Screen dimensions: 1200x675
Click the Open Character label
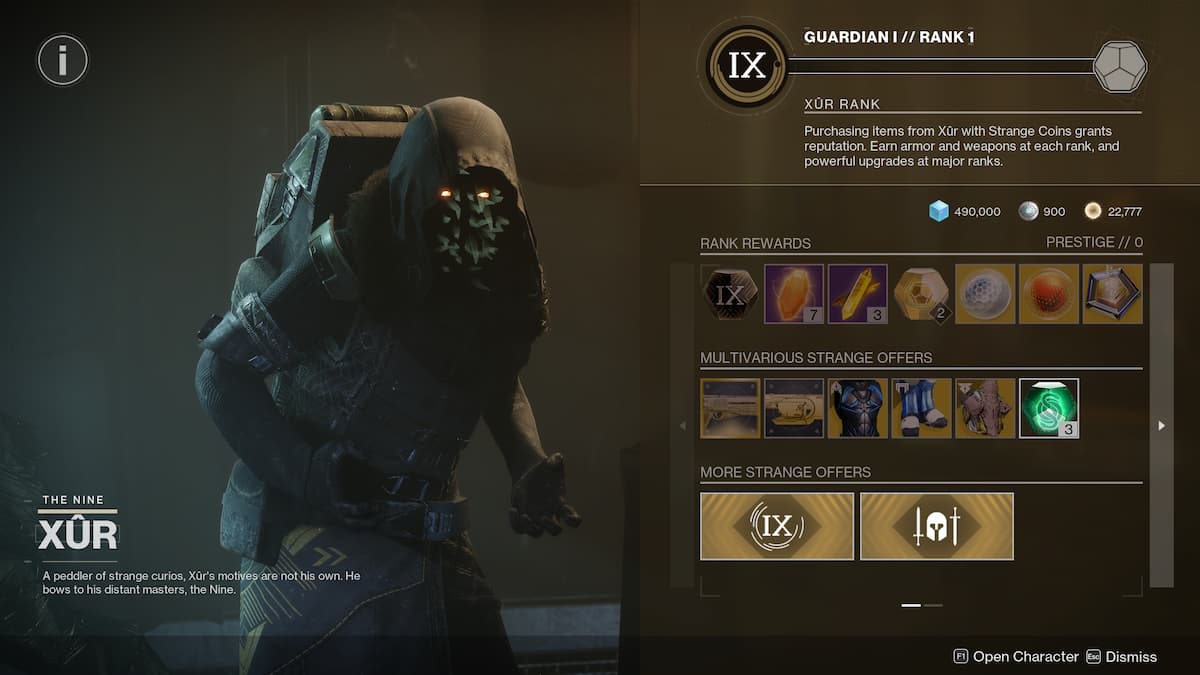(x=1025, y=657)
